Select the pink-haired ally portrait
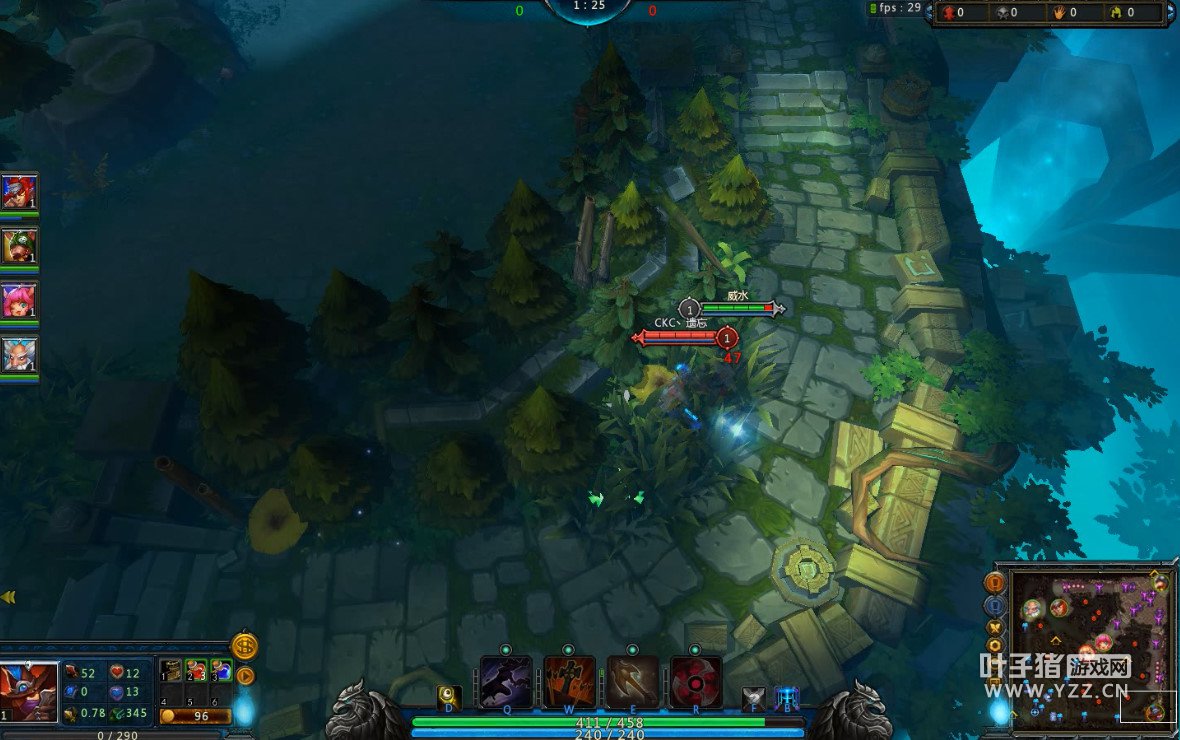1180x740 pixels. (x=19, y=300)
